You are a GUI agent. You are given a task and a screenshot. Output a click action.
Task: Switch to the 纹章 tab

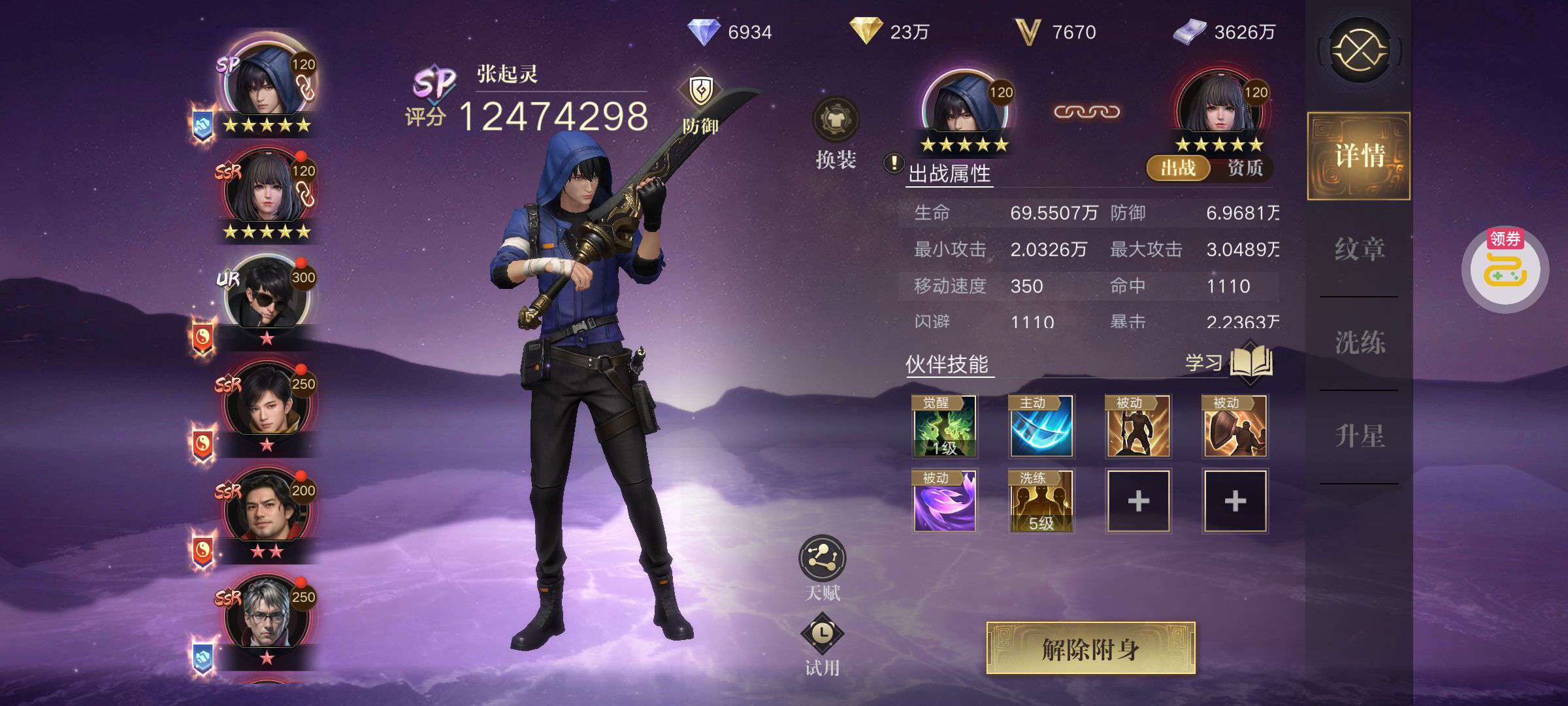pos(1359,249)
